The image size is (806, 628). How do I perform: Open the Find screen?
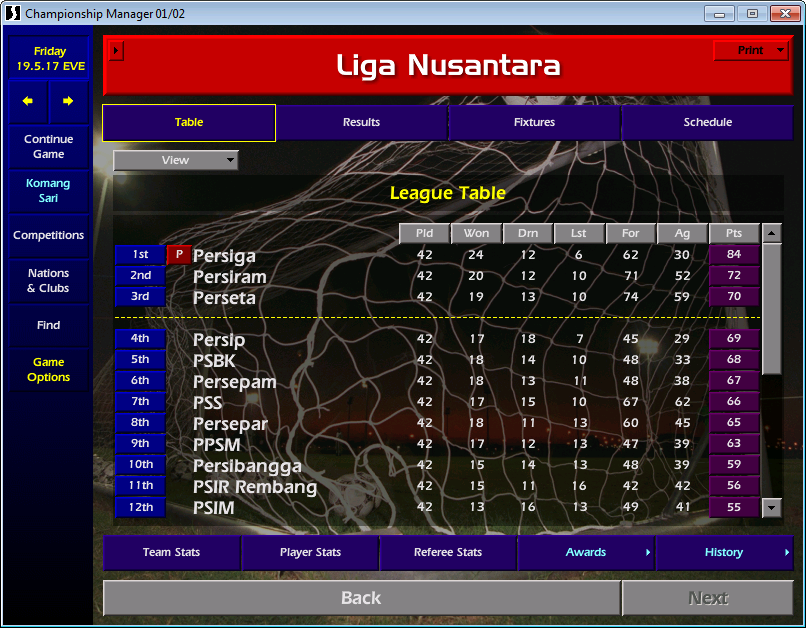tap(49, 325)
